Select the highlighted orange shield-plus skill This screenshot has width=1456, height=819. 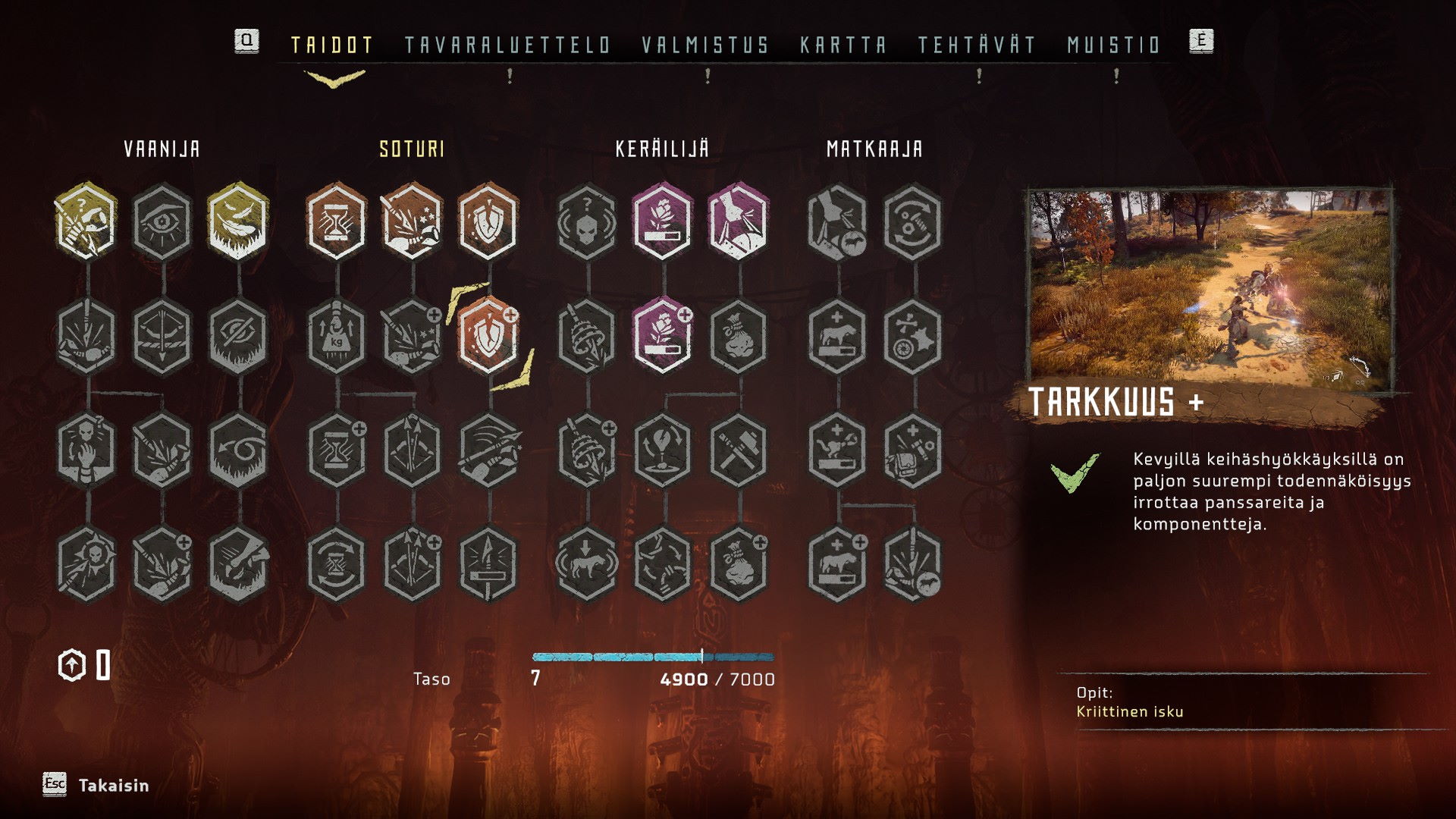(488, 335)
